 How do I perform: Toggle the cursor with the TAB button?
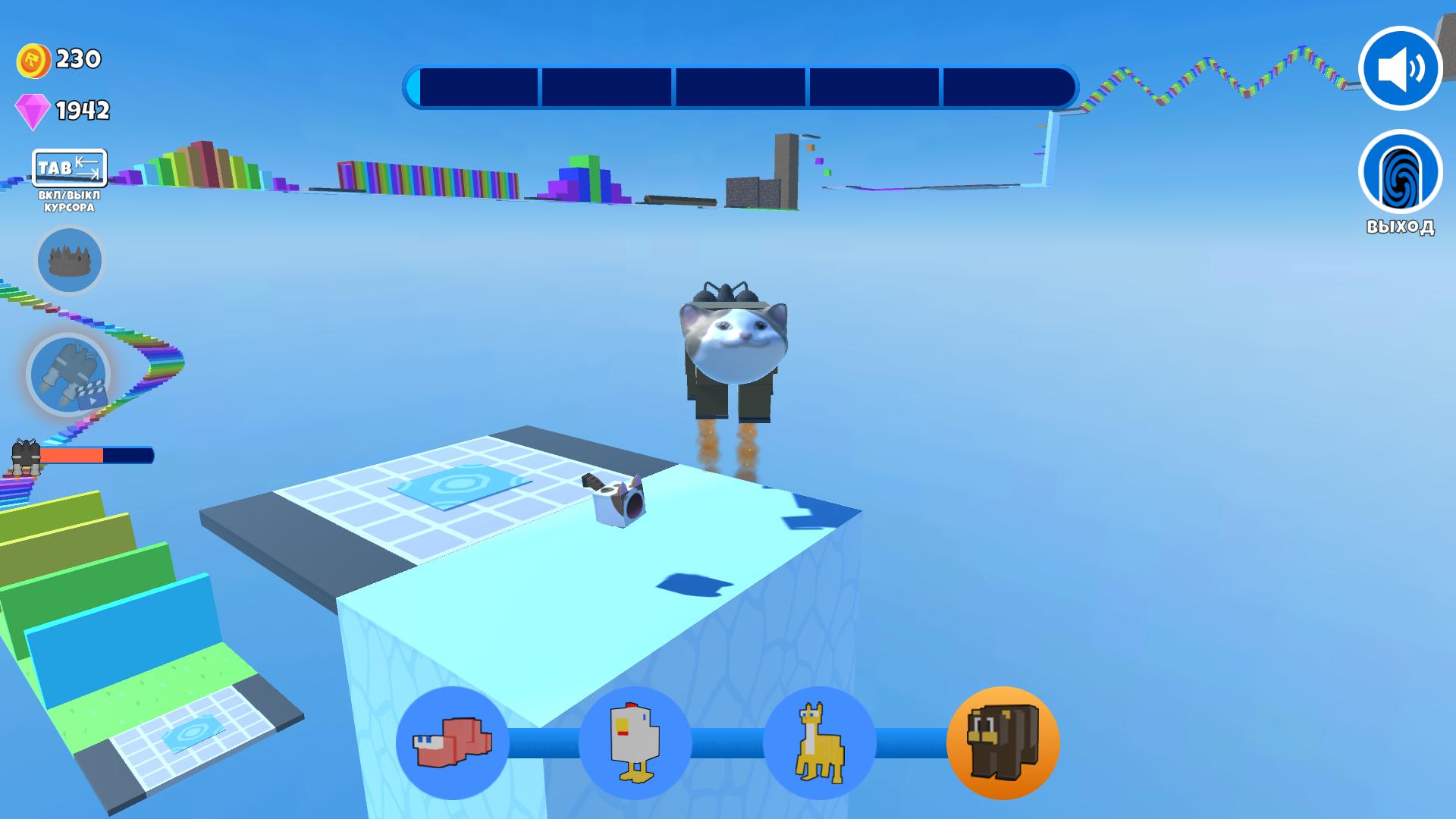click(x=68, y=168)
